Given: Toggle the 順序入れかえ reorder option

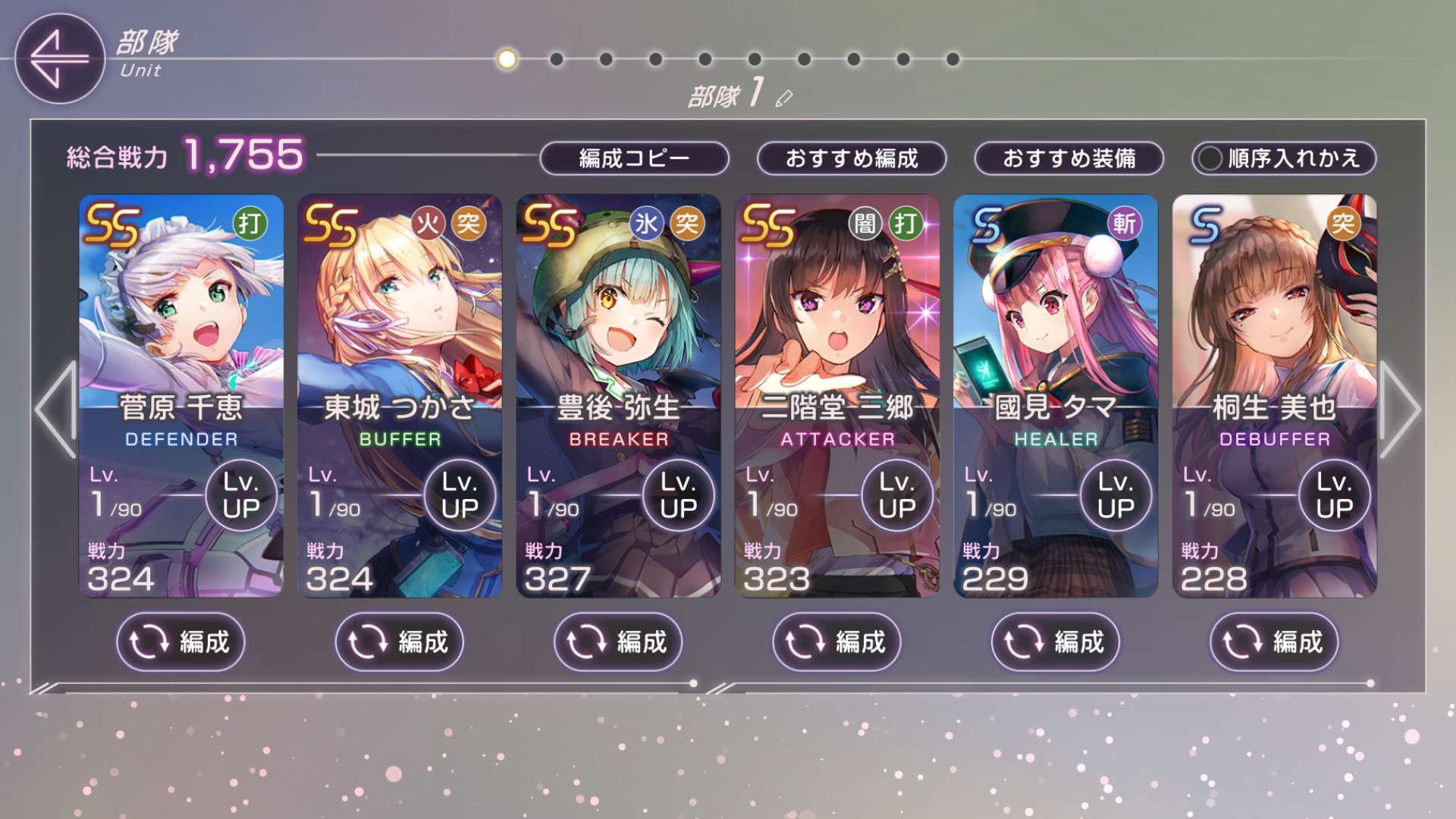Looking at the screenshot, I should [1284, 158].
